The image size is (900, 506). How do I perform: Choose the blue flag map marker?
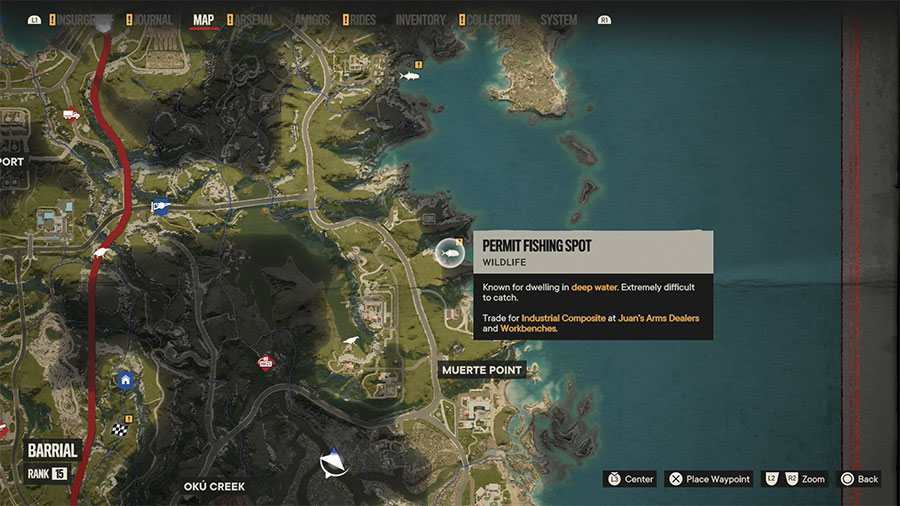[x=160, y=207]
